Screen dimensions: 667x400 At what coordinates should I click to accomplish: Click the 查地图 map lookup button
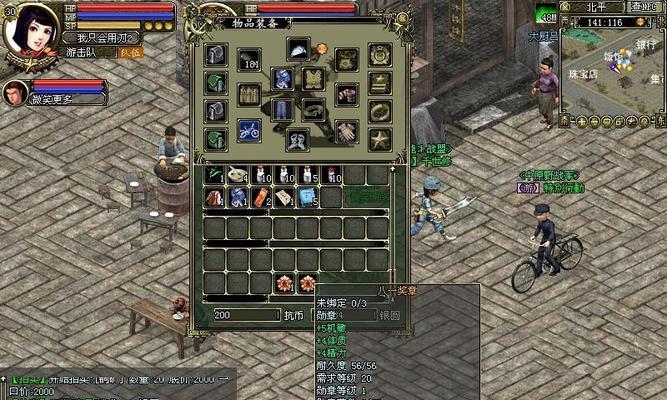pyautogui.click(x=645, y=6)
